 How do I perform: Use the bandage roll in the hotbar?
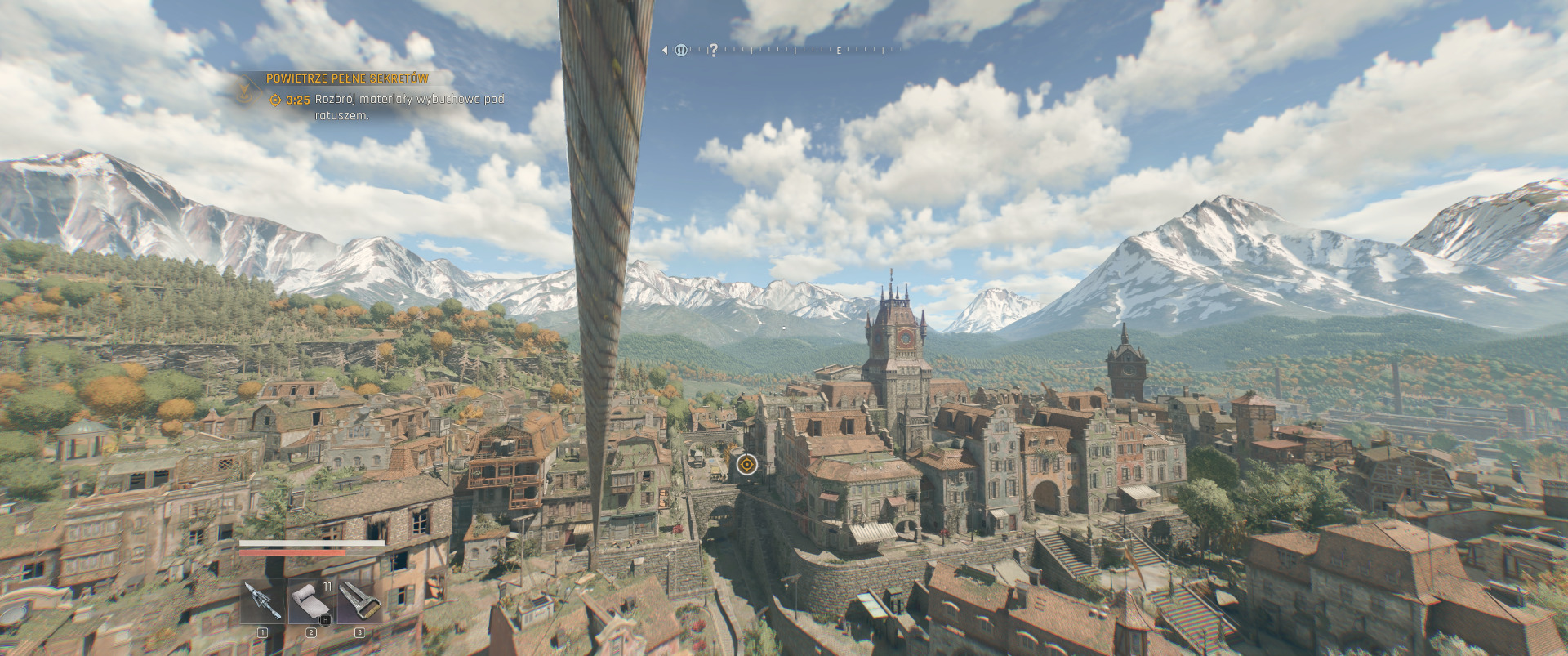point(310,601)
